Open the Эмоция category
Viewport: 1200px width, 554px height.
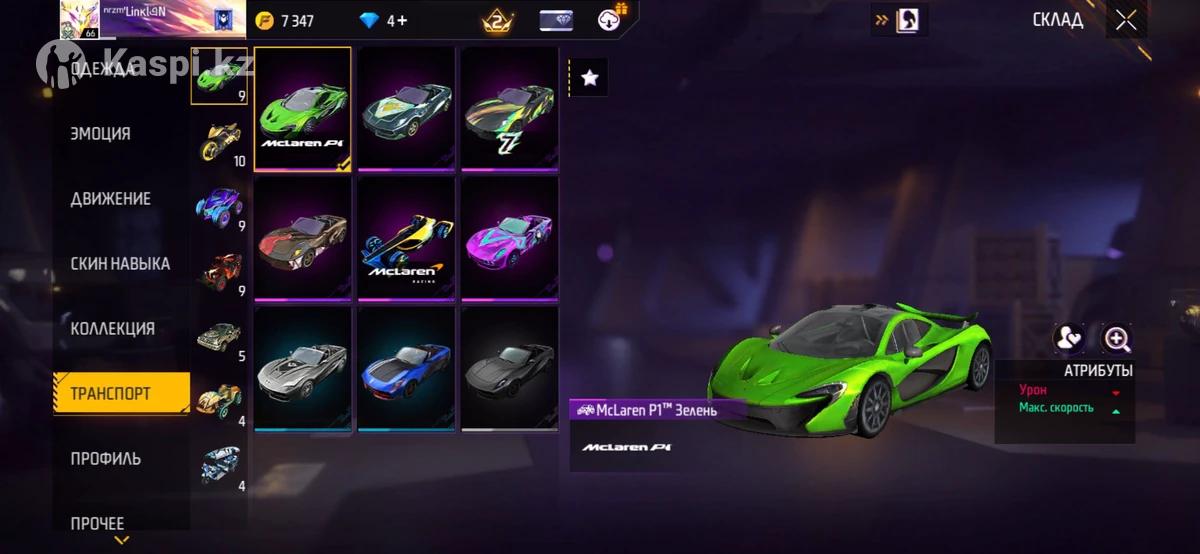[x=101, y=134]
